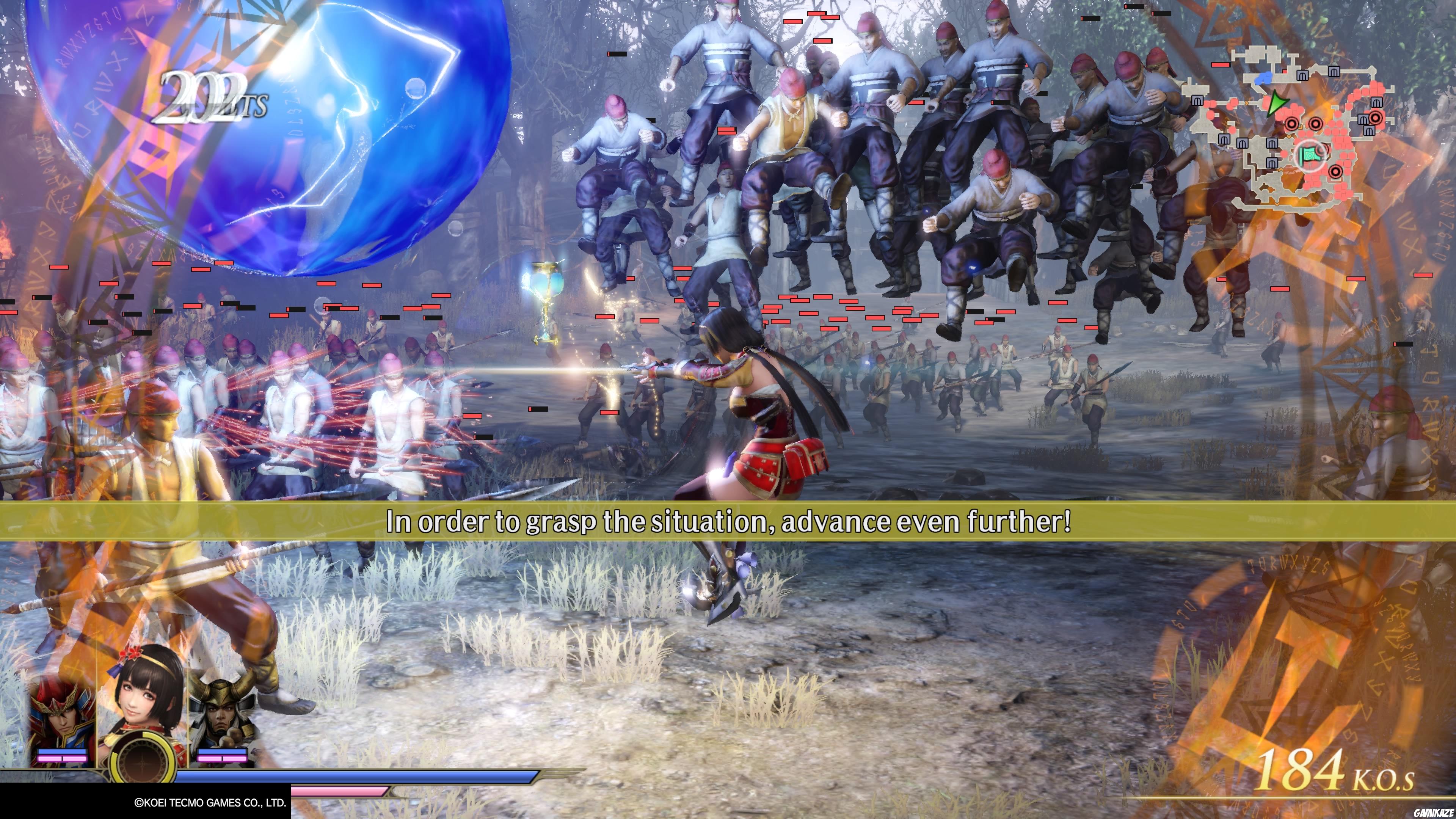This screenshot has width=1456, height=819.
Task: Click an enemy commander bullseye icon on minimap
Action: click(1292, 124)
